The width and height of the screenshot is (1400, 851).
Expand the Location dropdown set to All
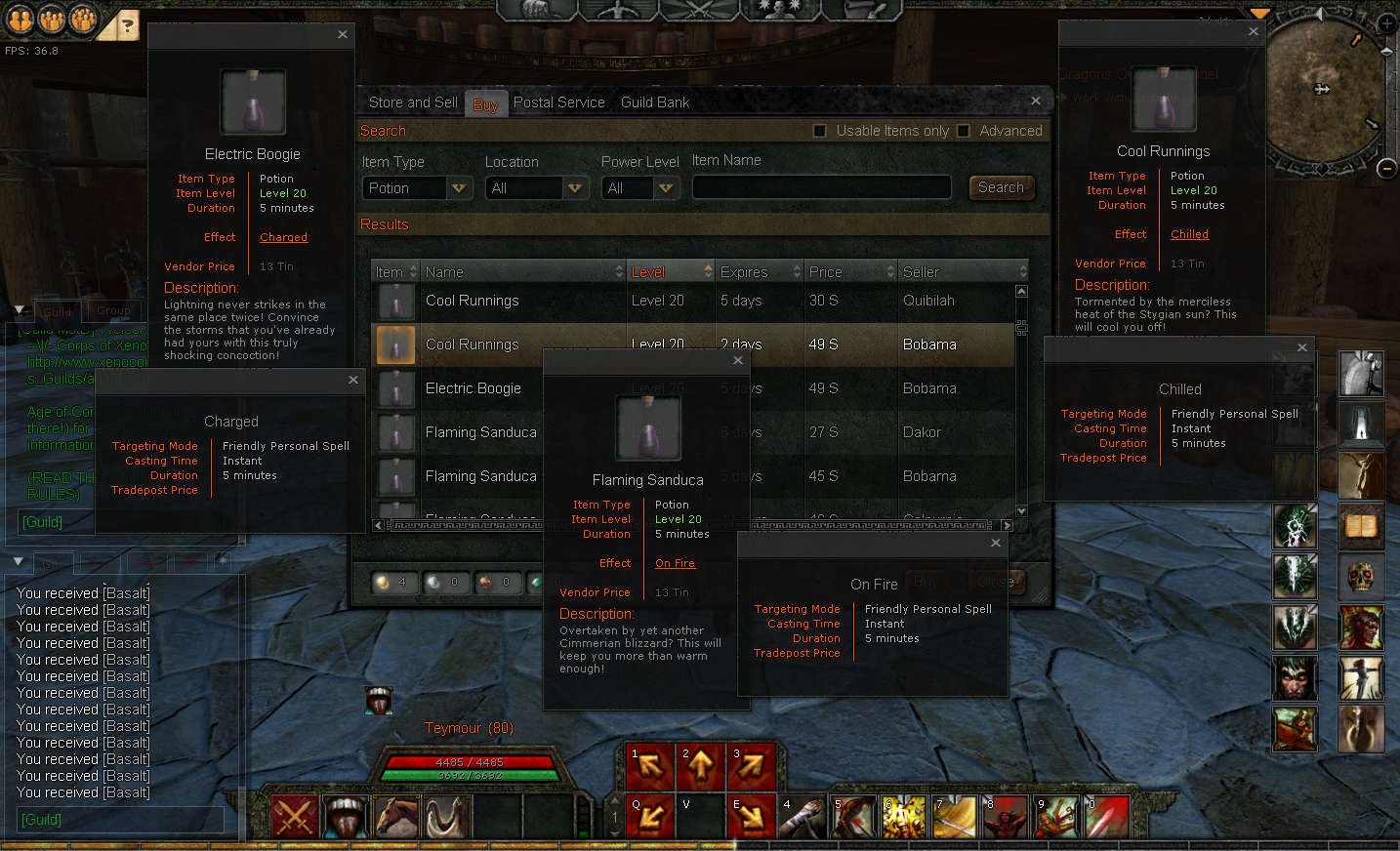(536, 187)
